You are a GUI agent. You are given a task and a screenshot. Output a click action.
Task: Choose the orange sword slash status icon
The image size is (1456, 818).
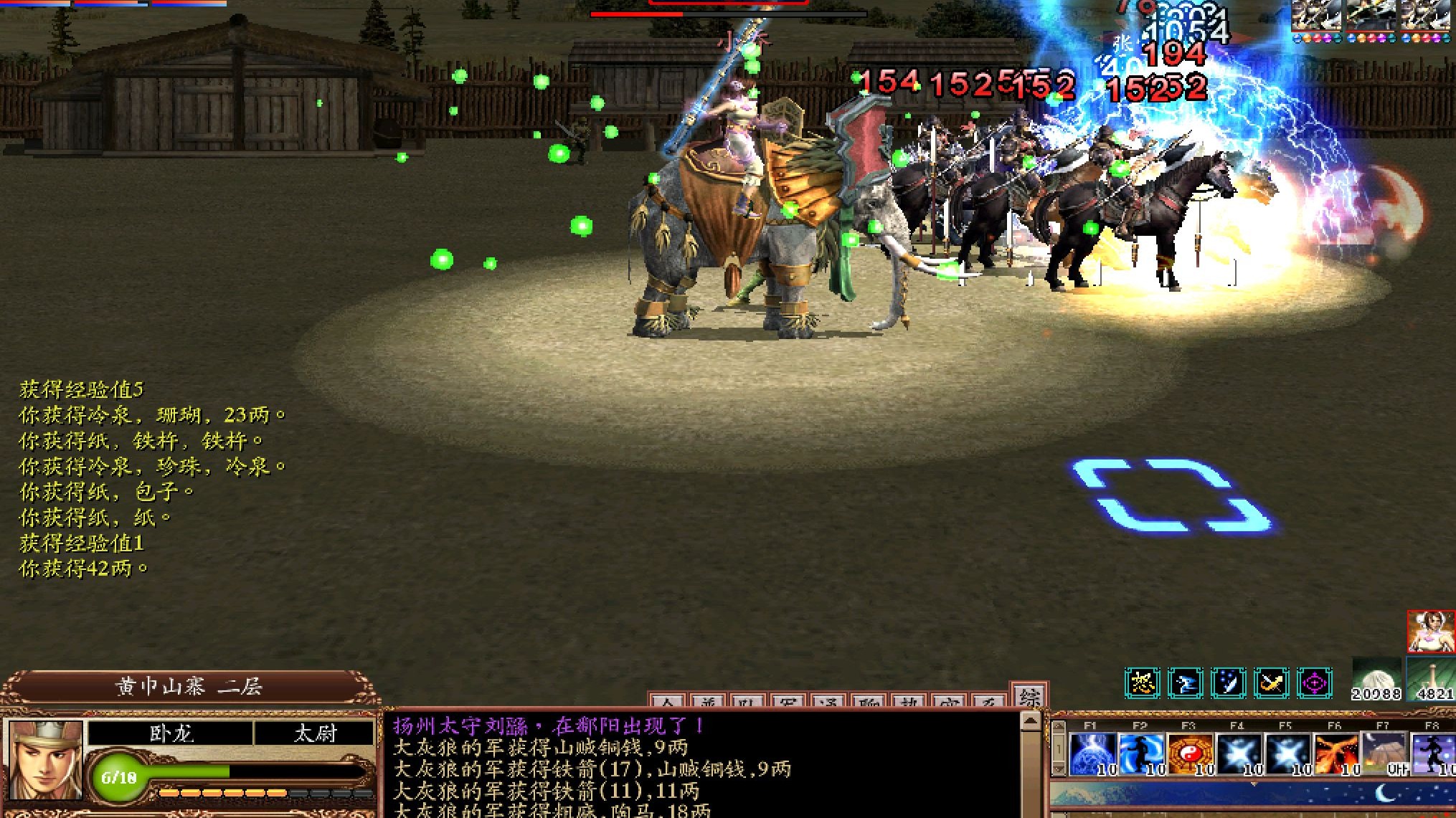click(1271, 683)
